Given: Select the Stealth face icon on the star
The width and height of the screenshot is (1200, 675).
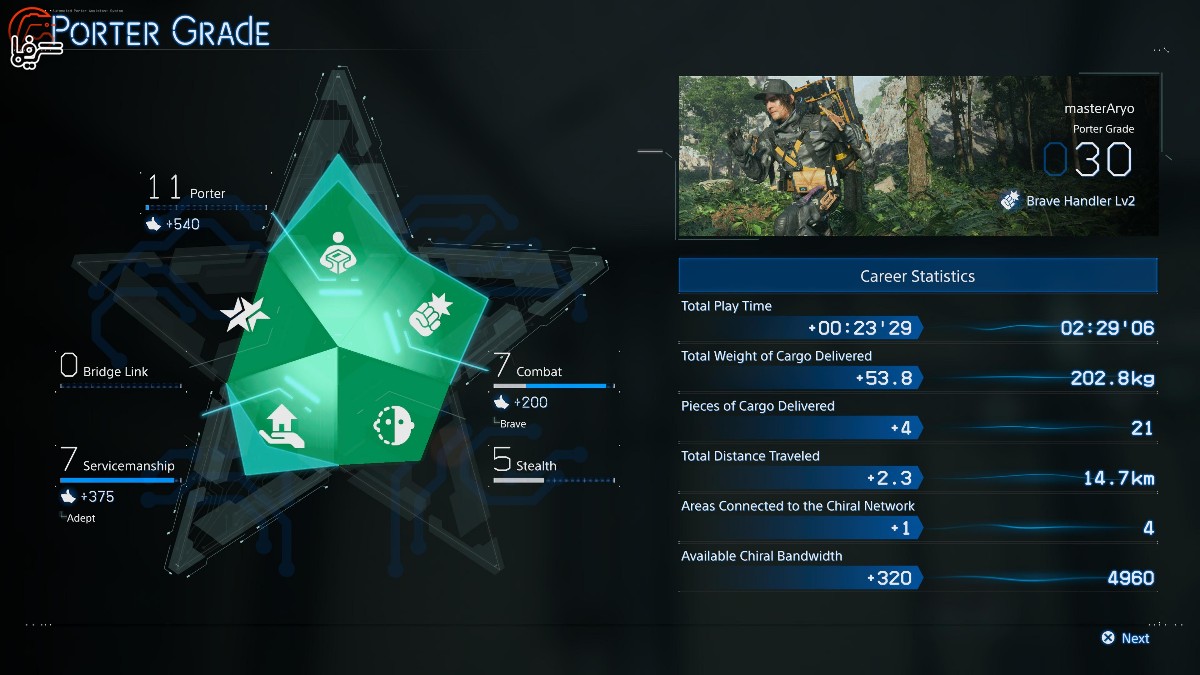Looking at the screenshot, I should [391, 426].
